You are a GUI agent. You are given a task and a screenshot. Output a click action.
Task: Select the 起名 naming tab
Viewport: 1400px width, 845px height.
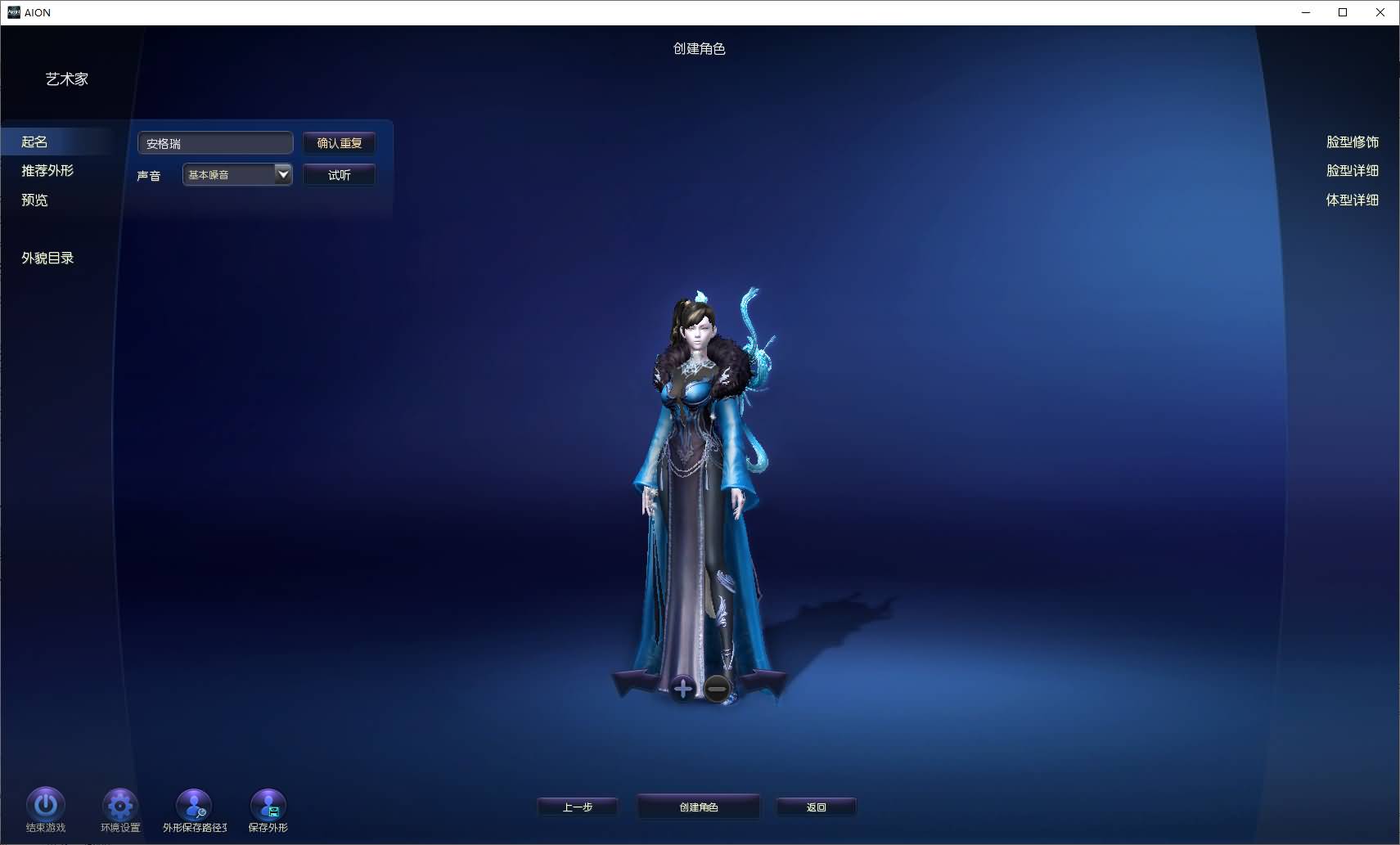[34, 141]
